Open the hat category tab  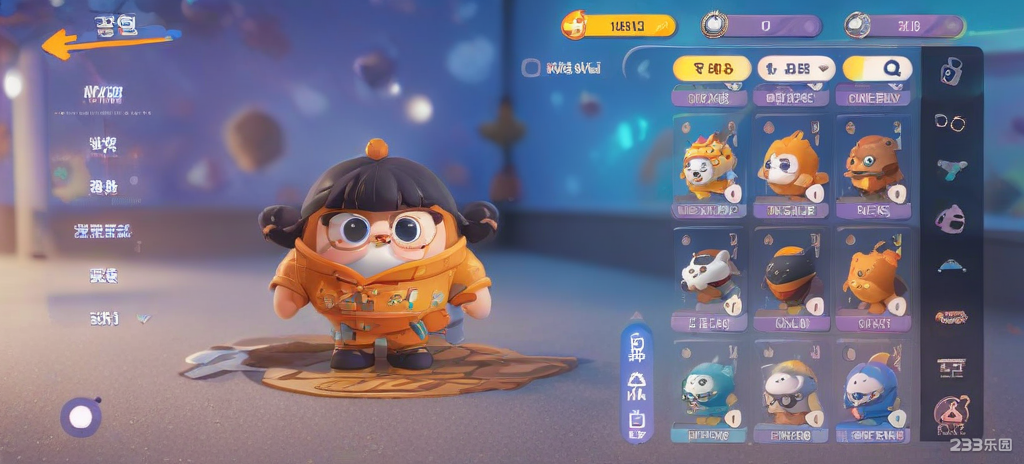coord(950,266)
